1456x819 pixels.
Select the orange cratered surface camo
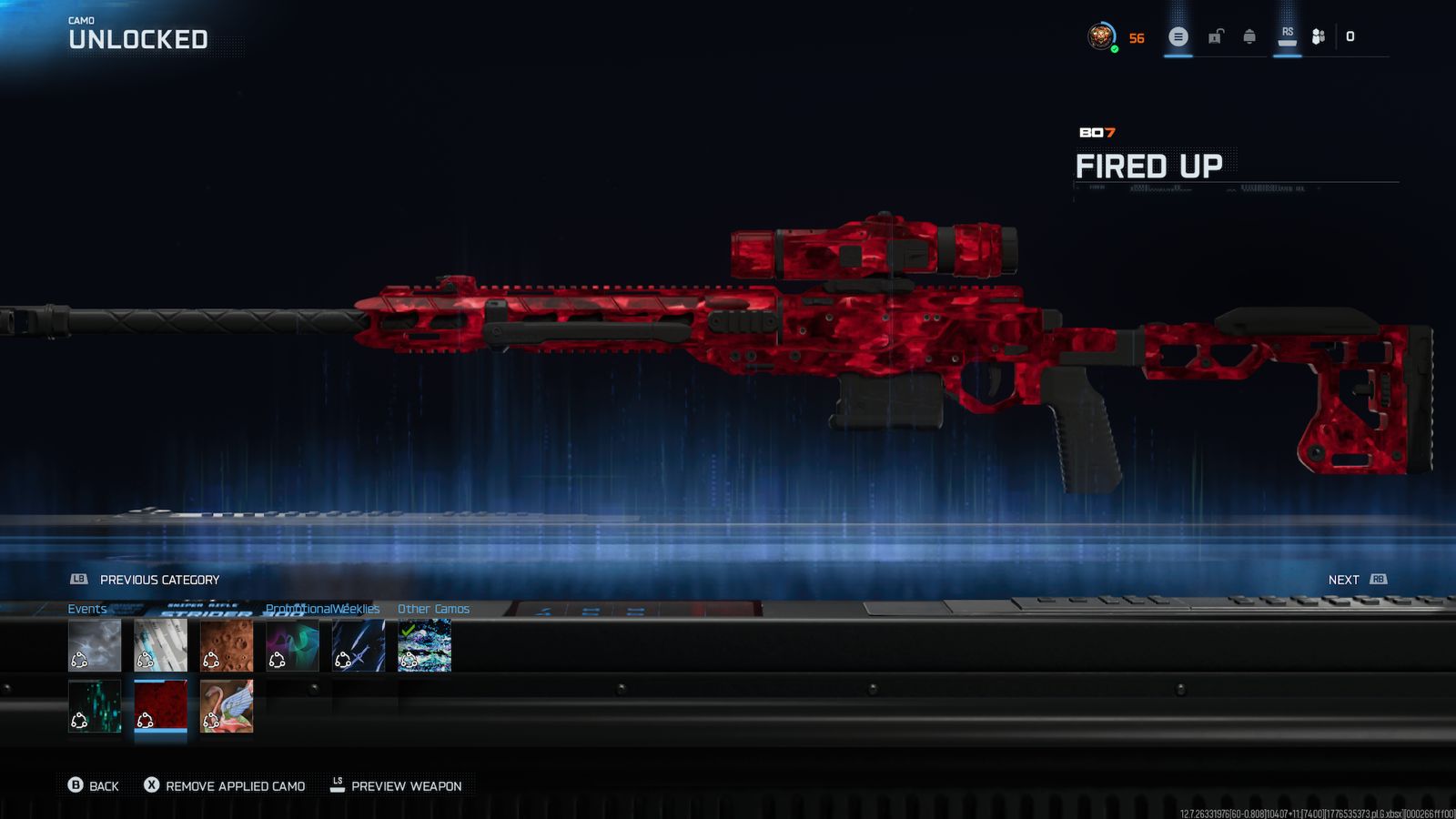227,645
